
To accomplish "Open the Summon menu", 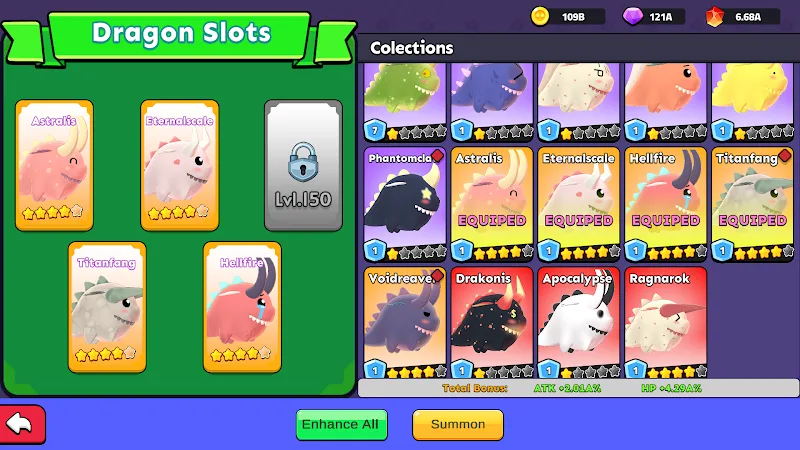I will pos(457,424).
